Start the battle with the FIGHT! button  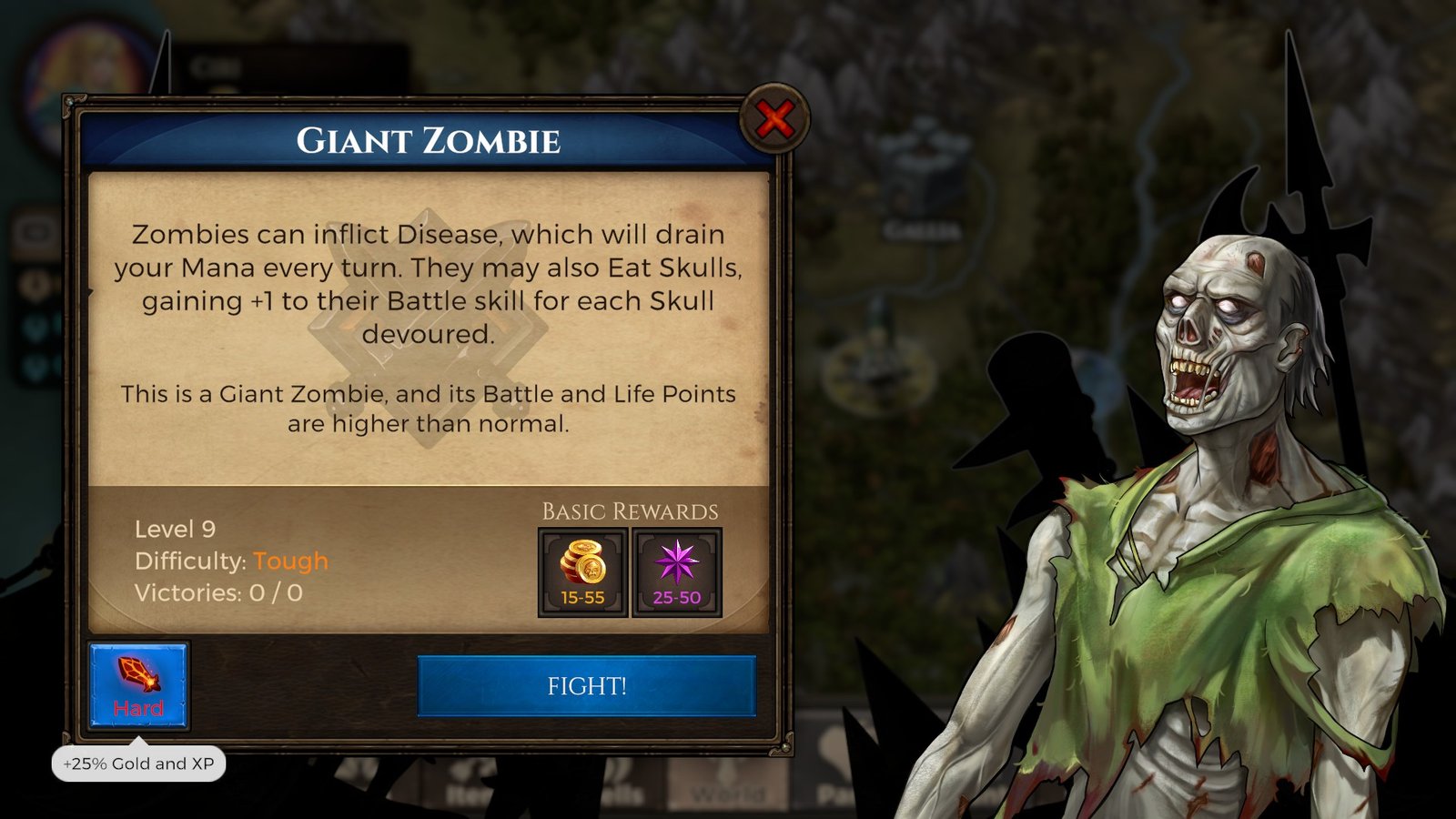coord(586,686)
